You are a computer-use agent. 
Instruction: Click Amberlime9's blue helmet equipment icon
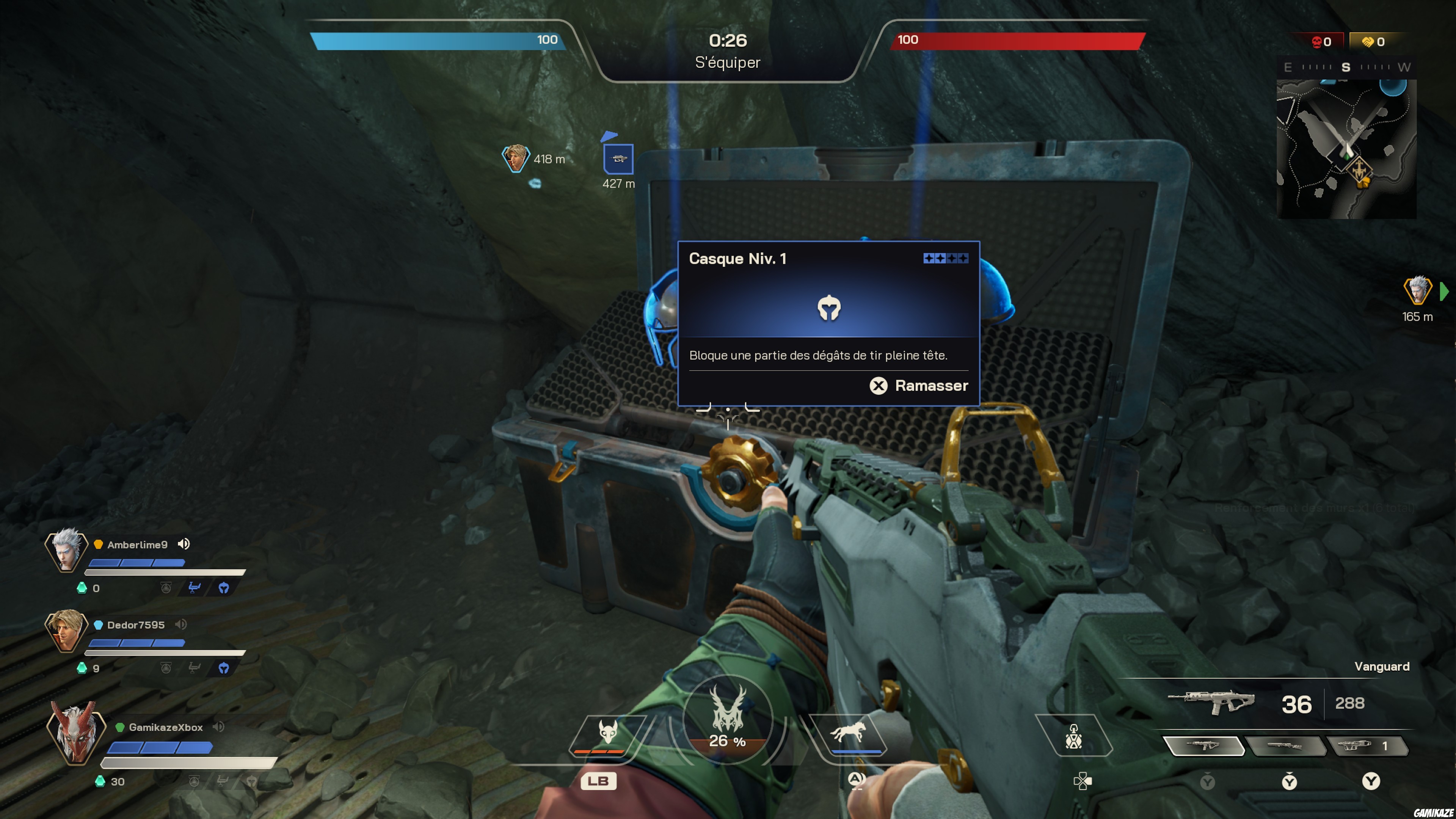coord(224,588)
